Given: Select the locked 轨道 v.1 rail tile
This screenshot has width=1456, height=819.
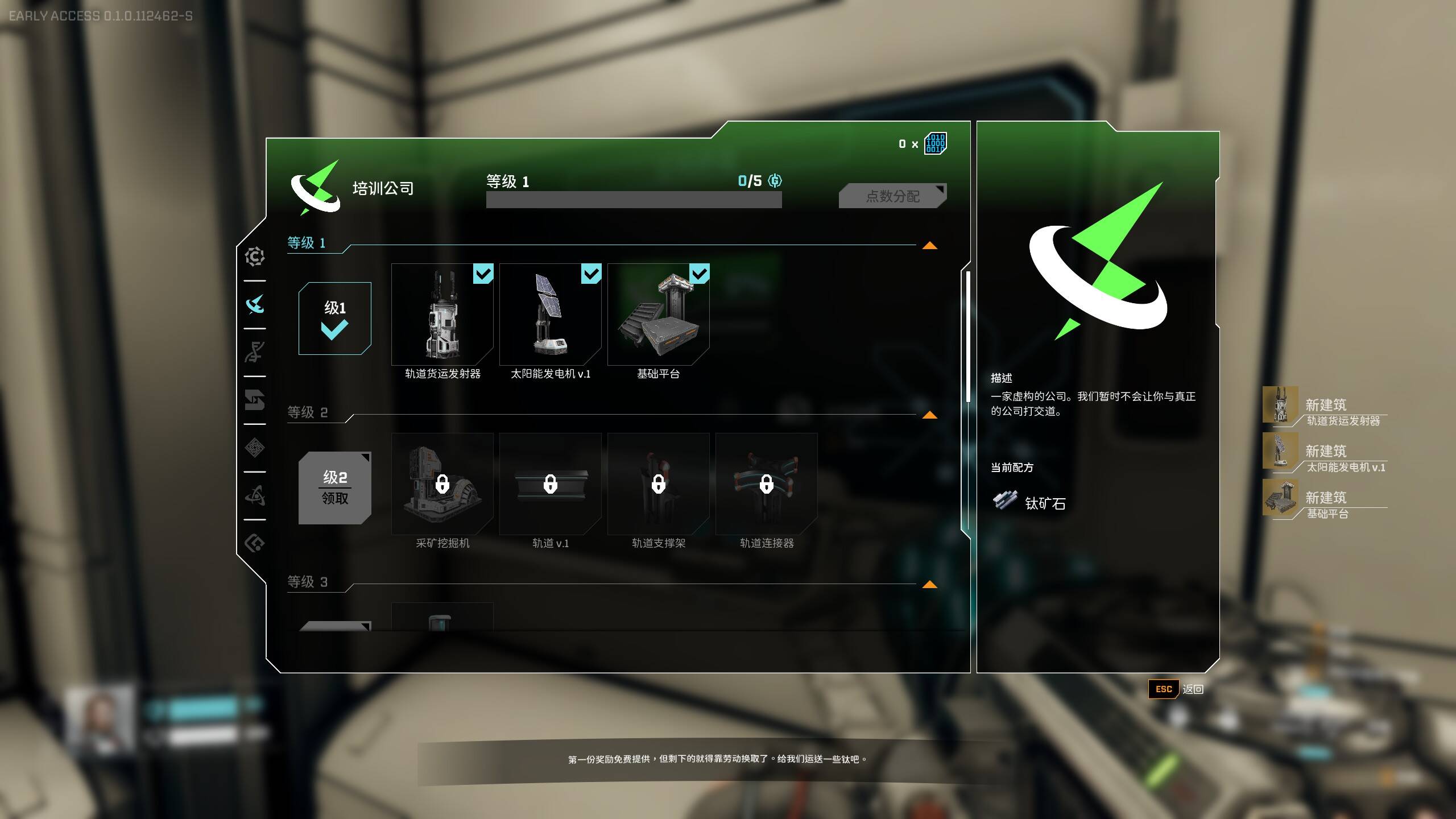Looking at the screenshot, I should pyautogui.click(x=550, y=484).
